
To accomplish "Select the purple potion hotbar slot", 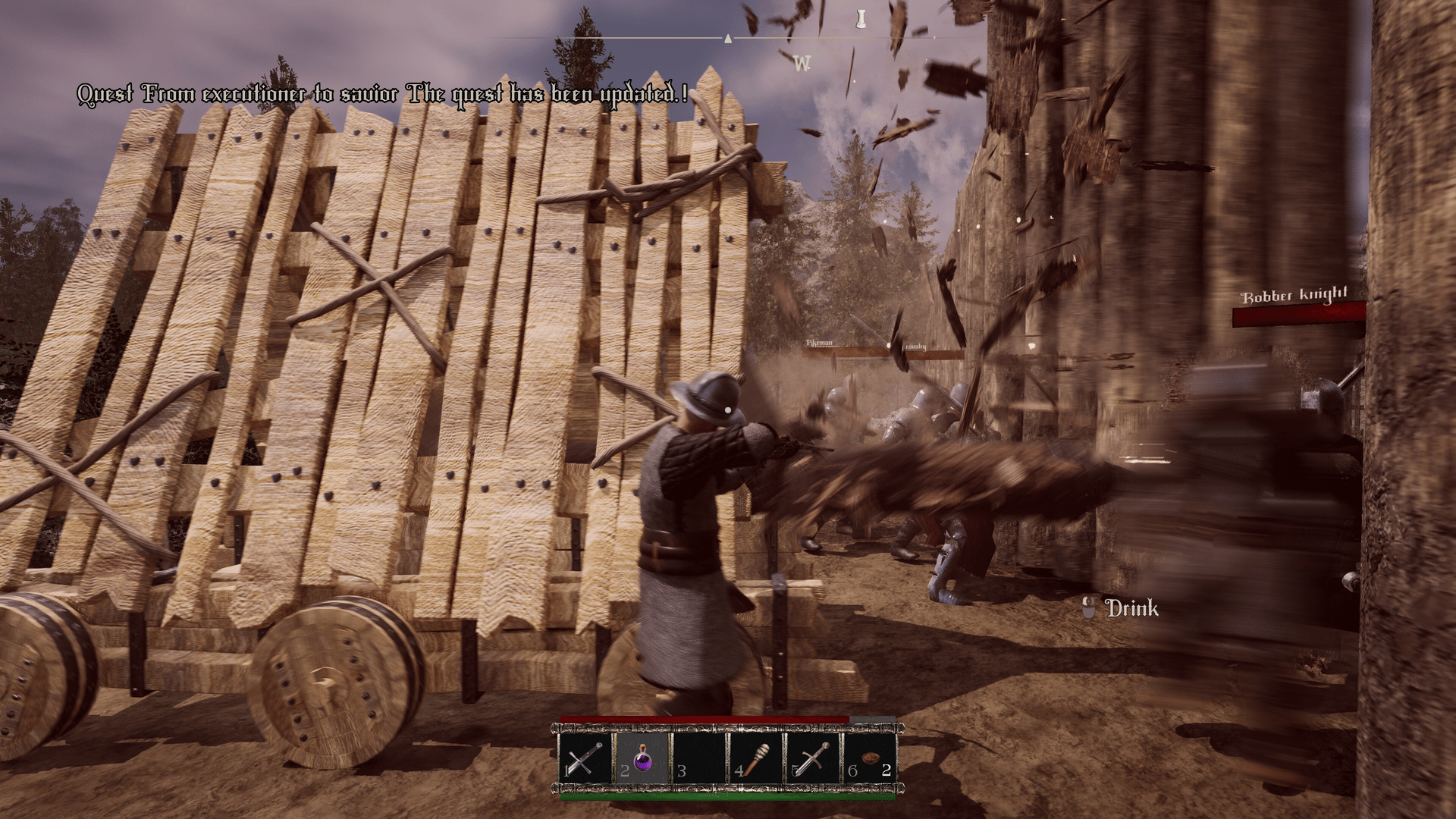I will (x=642, y=758).
